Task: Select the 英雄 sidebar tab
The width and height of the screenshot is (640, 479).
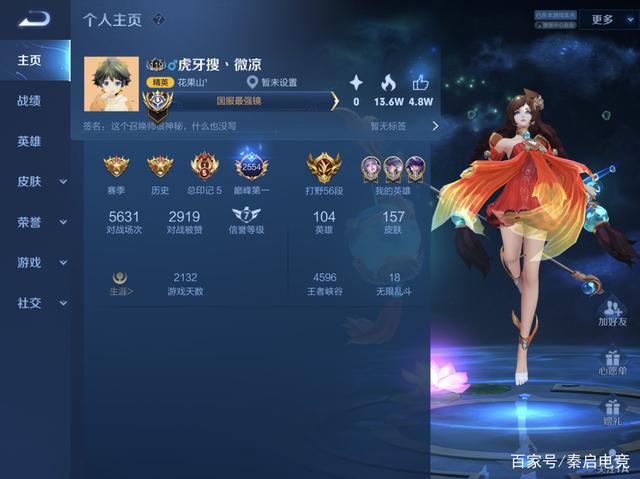Action: coord(29,142)
